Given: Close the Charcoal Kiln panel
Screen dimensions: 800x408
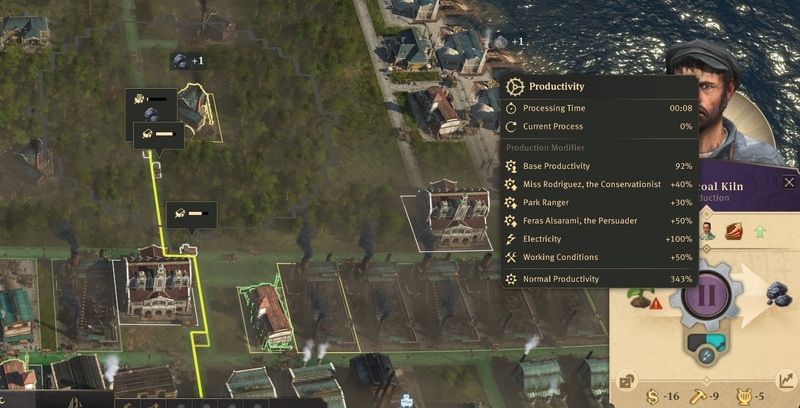Looking at the screenshot, I should point(789,182).
